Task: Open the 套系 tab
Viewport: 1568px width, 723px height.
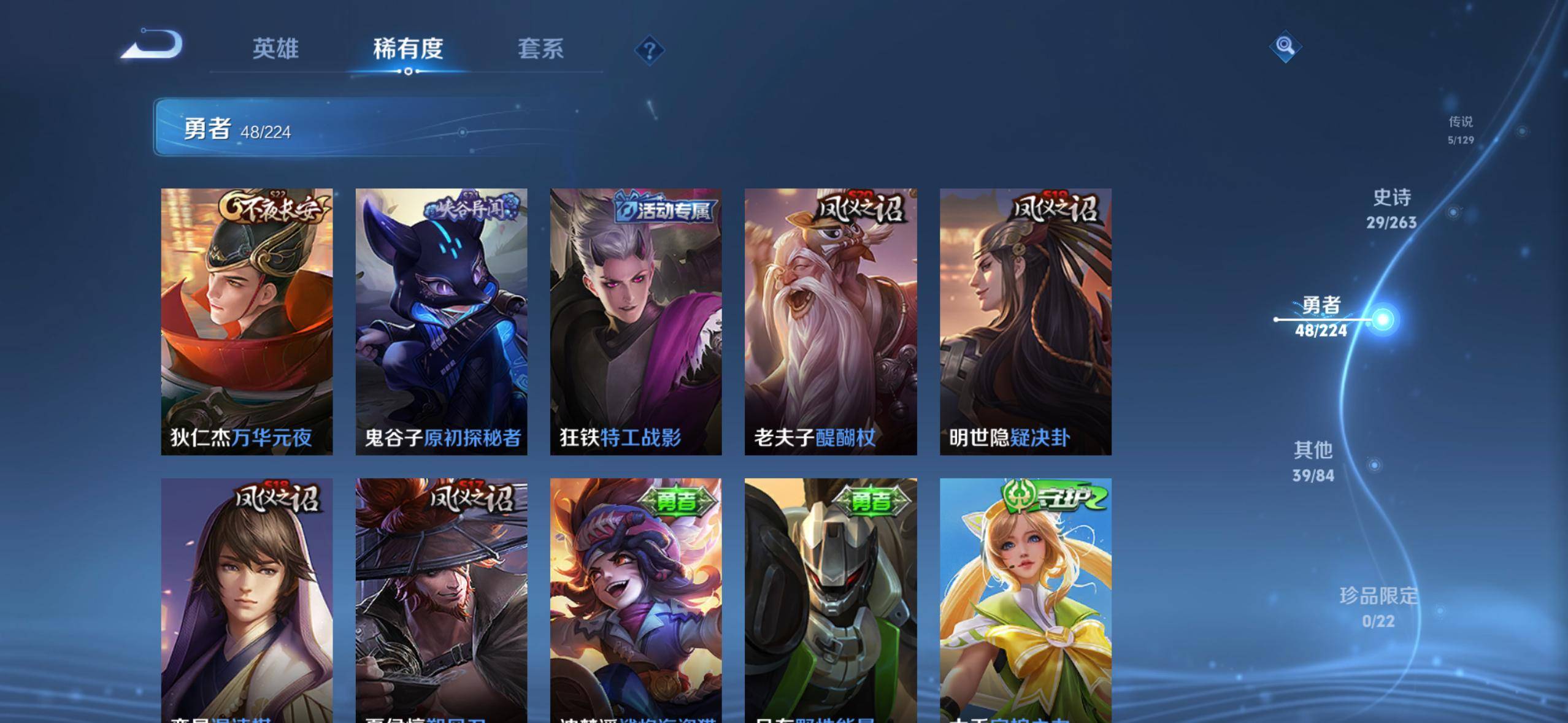Action: click(x=540, y=49)
